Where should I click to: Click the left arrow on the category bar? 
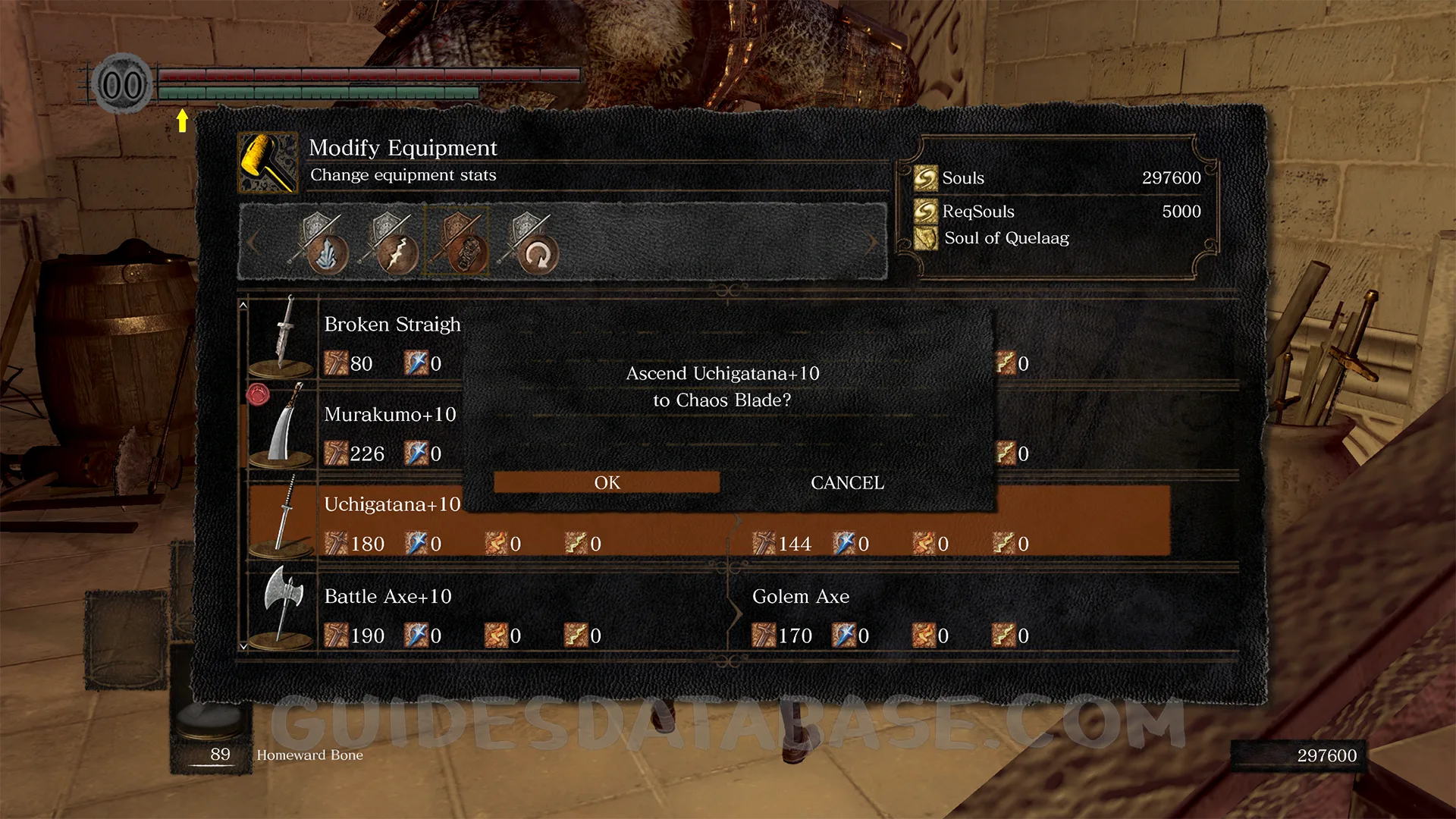tap(253, 243)
